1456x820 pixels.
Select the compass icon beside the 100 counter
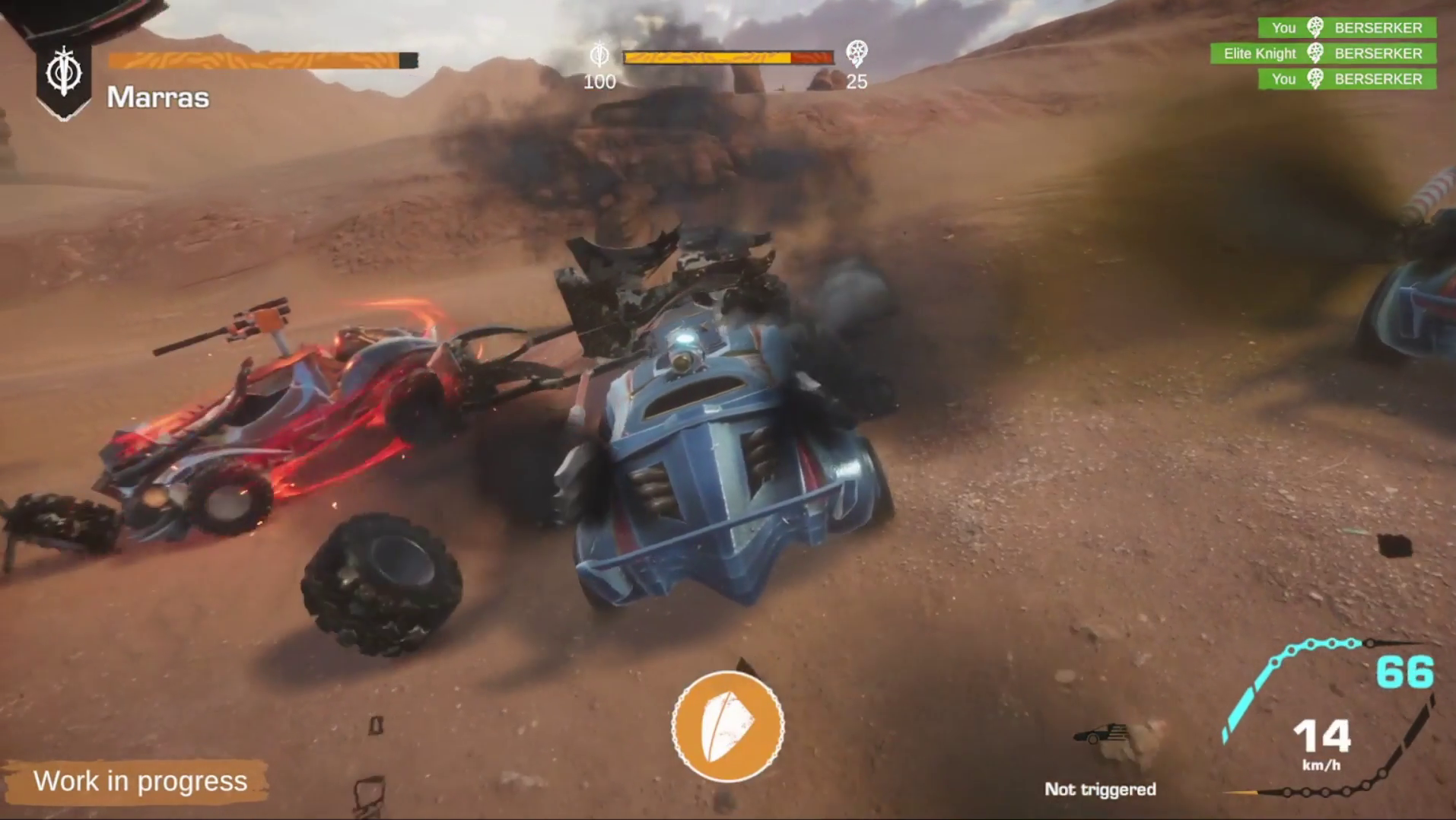(x=599, y=55)
